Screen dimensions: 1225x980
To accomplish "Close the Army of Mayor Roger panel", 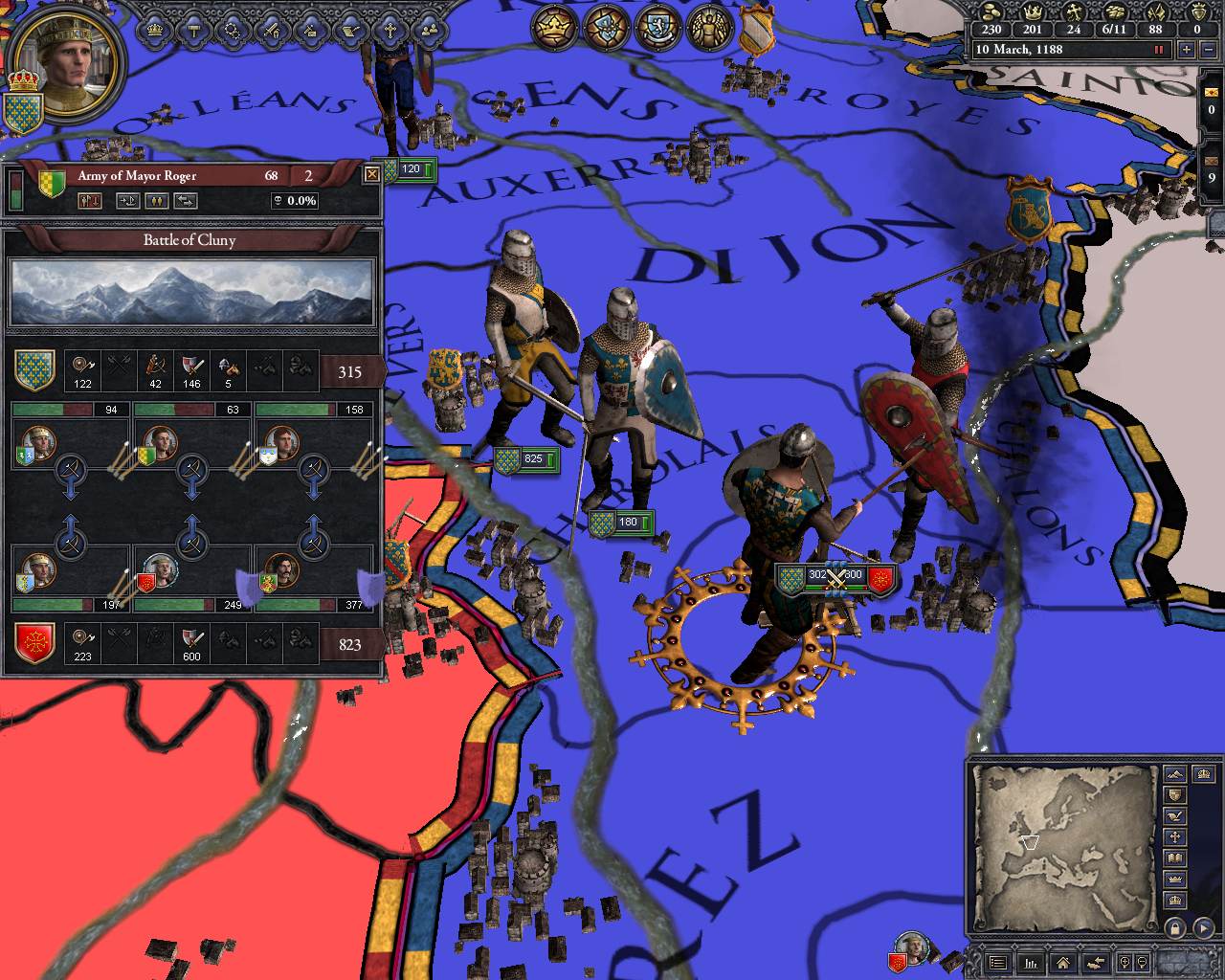I will click(x=371, y=175).
